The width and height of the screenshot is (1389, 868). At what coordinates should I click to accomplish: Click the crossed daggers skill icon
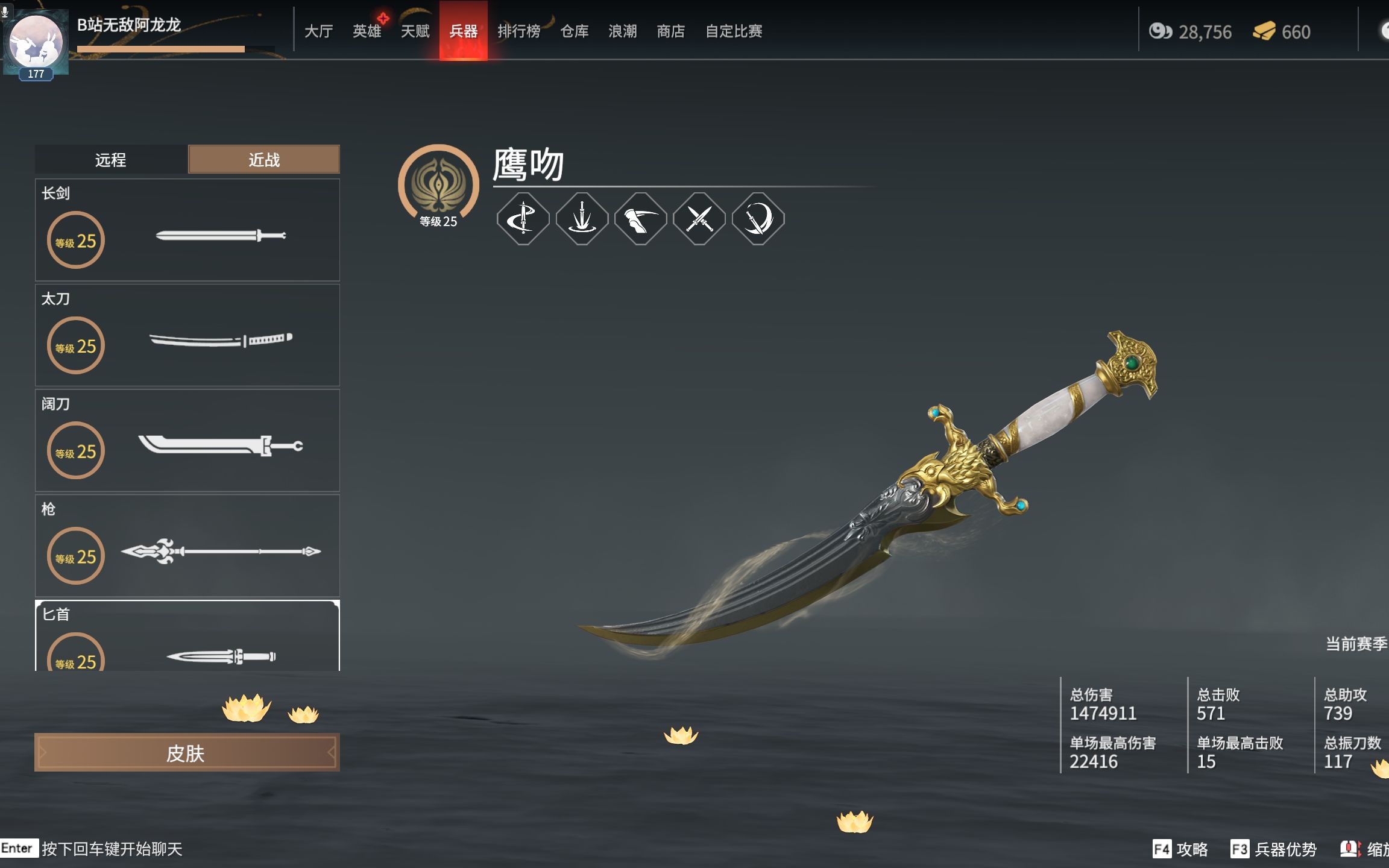point(699,219)
